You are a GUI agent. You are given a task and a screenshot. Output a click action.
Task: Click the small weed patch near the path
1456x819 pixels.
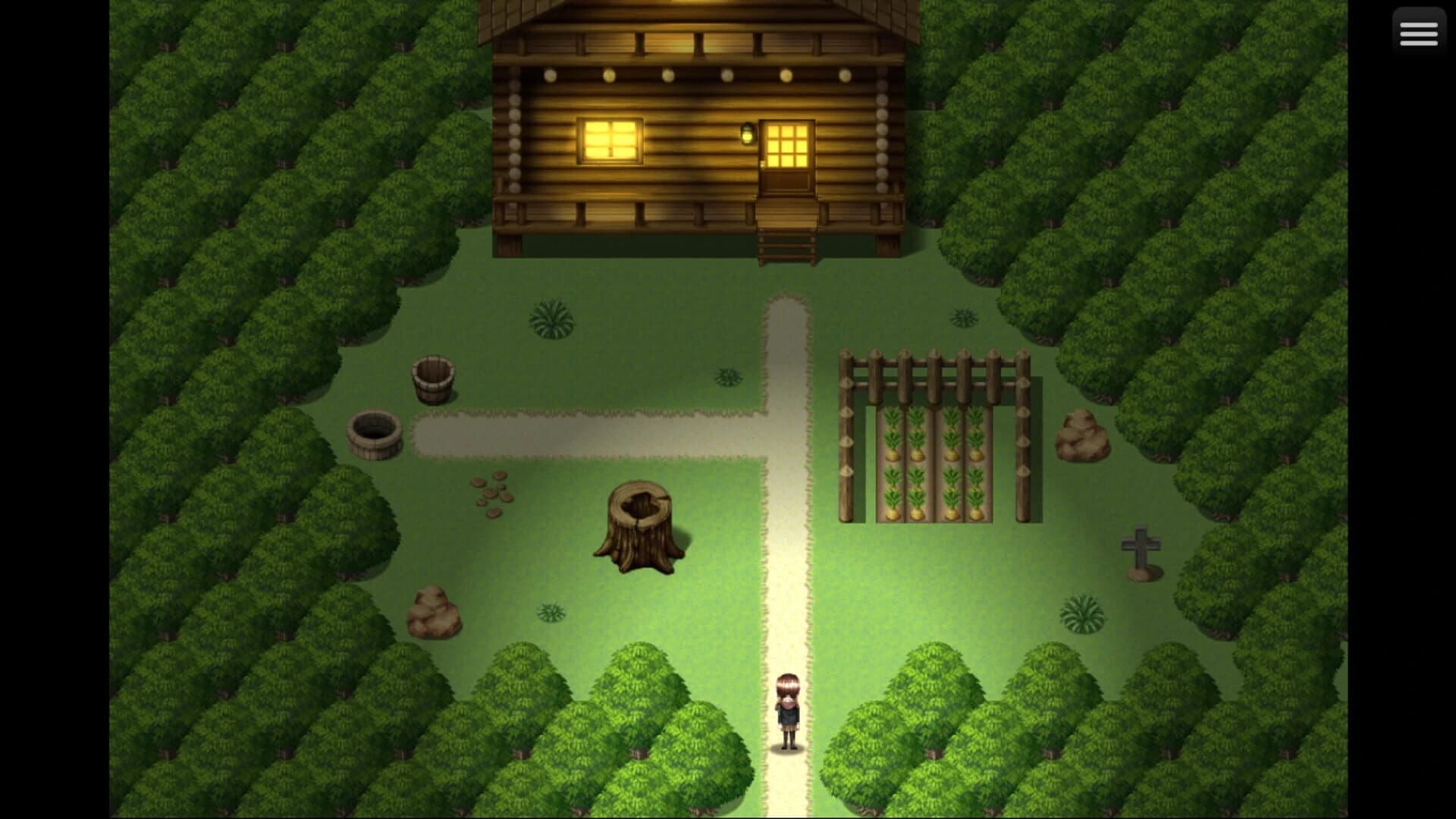(x=726, y=375)
